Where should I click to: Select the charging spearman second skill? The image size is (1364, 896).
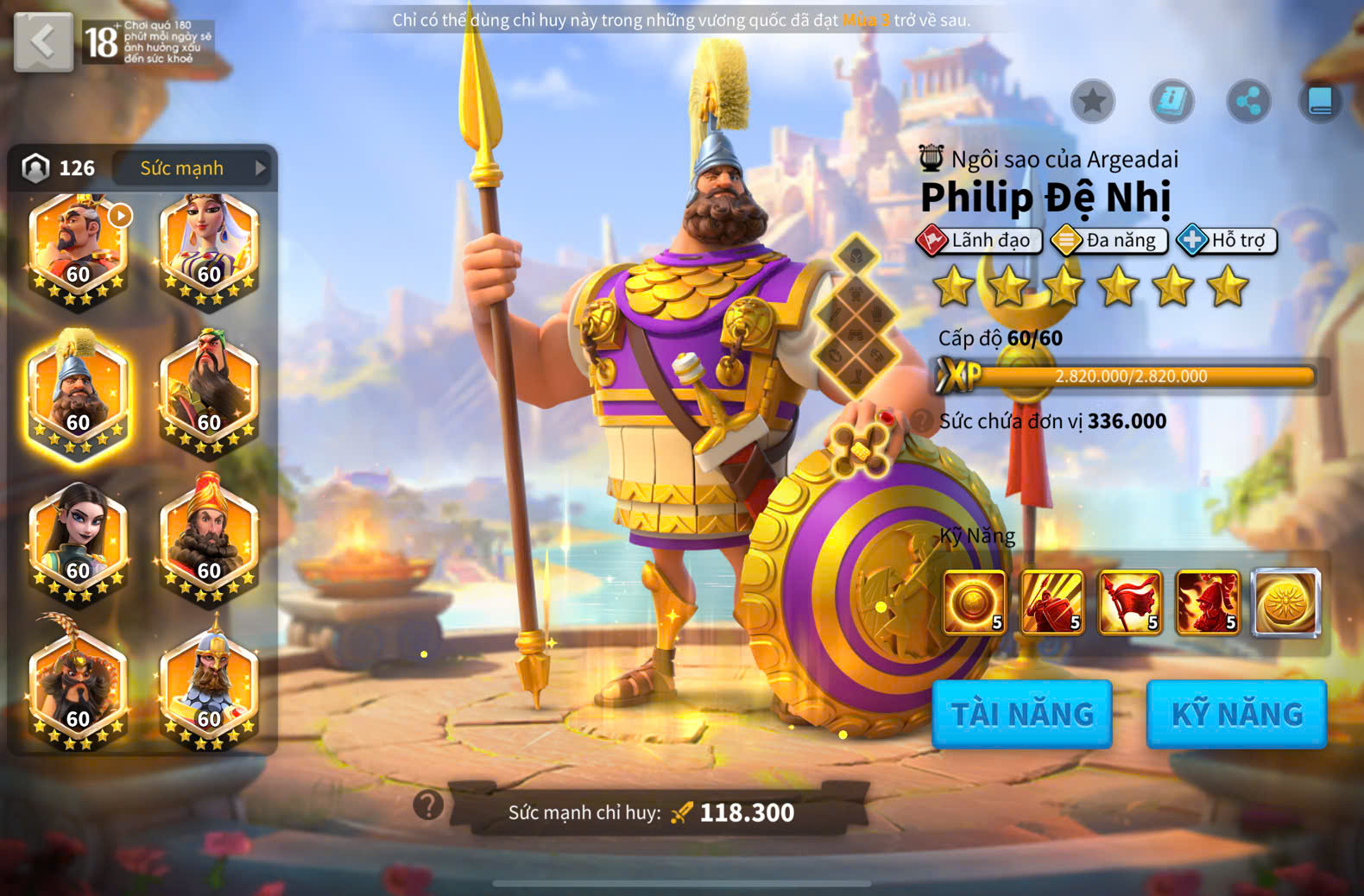pyautogui.click(x=1052, y=603)
